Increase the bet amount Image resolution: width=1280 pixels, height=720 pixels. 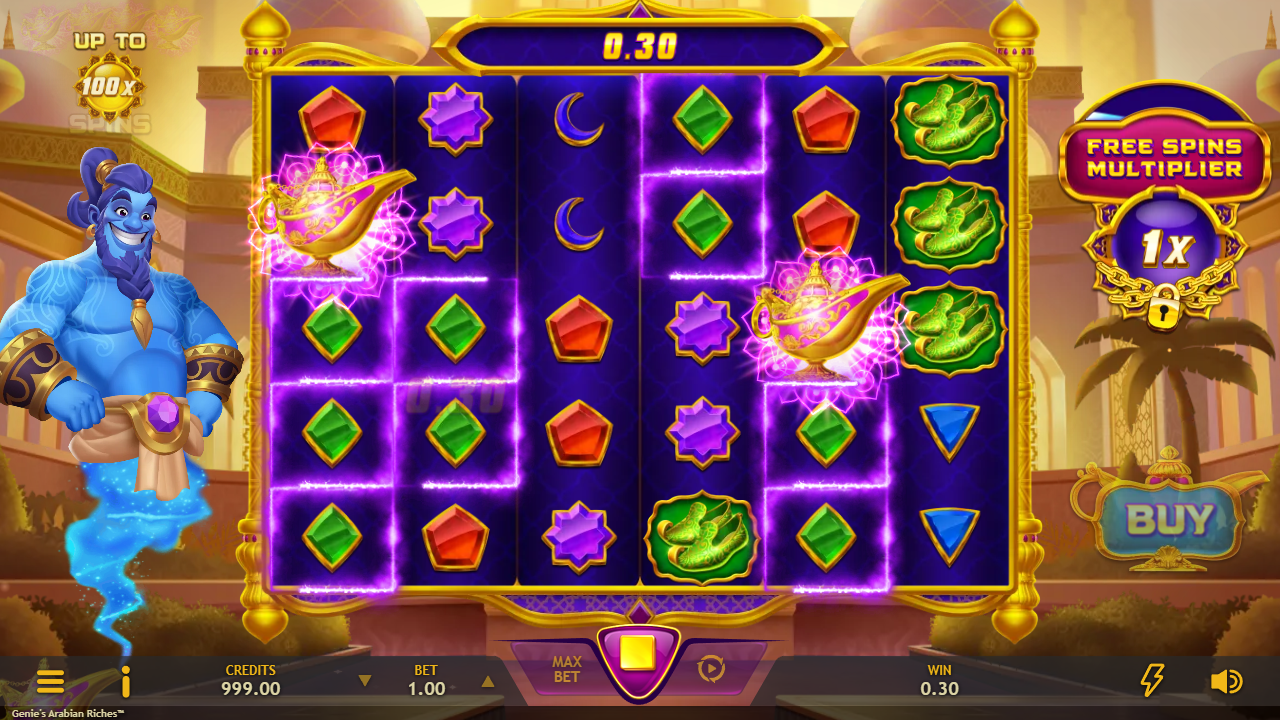[x=488, y=681]
